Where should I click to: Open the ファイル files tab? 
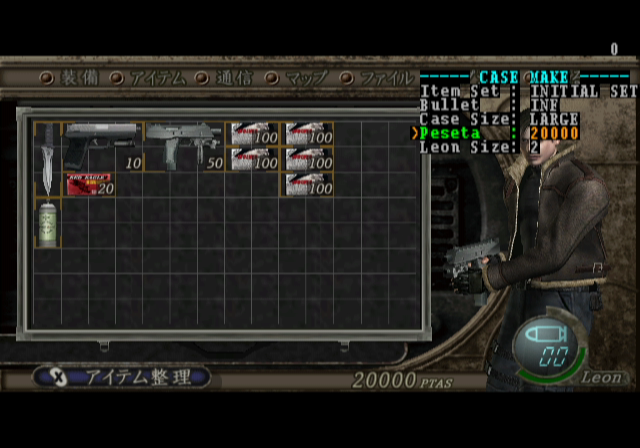(x=380, y=78)
